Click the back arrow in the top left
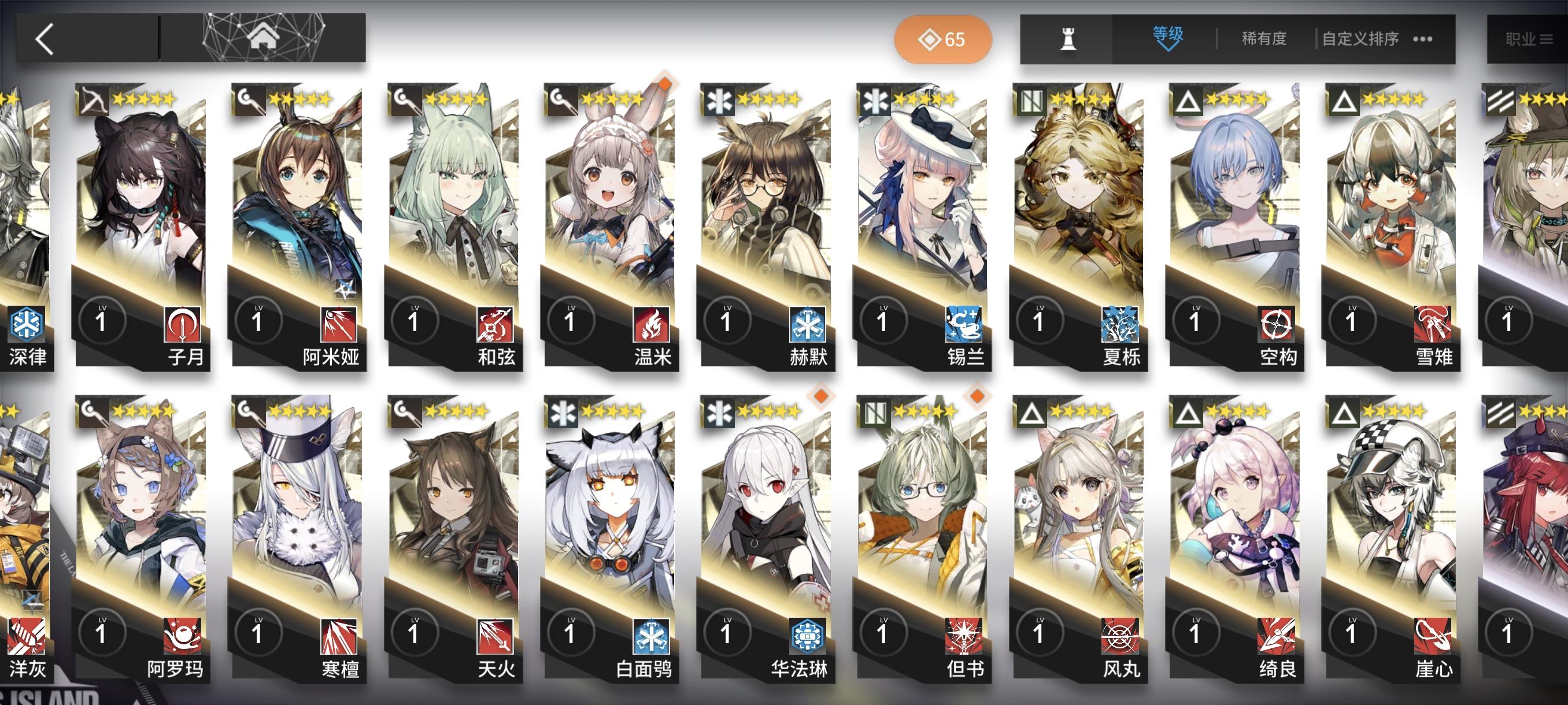 point(45,38)
